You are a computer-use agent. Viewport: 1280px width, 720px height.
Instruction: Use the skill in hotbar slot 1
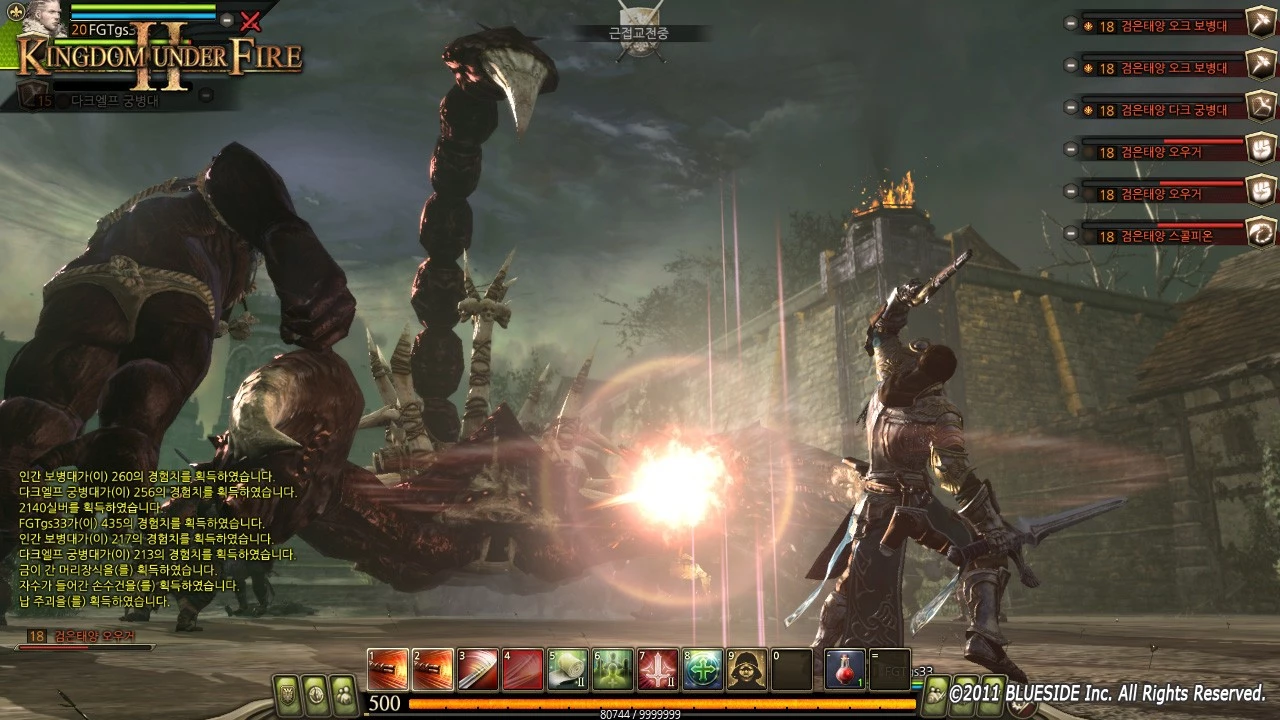(x=387, y=669)
